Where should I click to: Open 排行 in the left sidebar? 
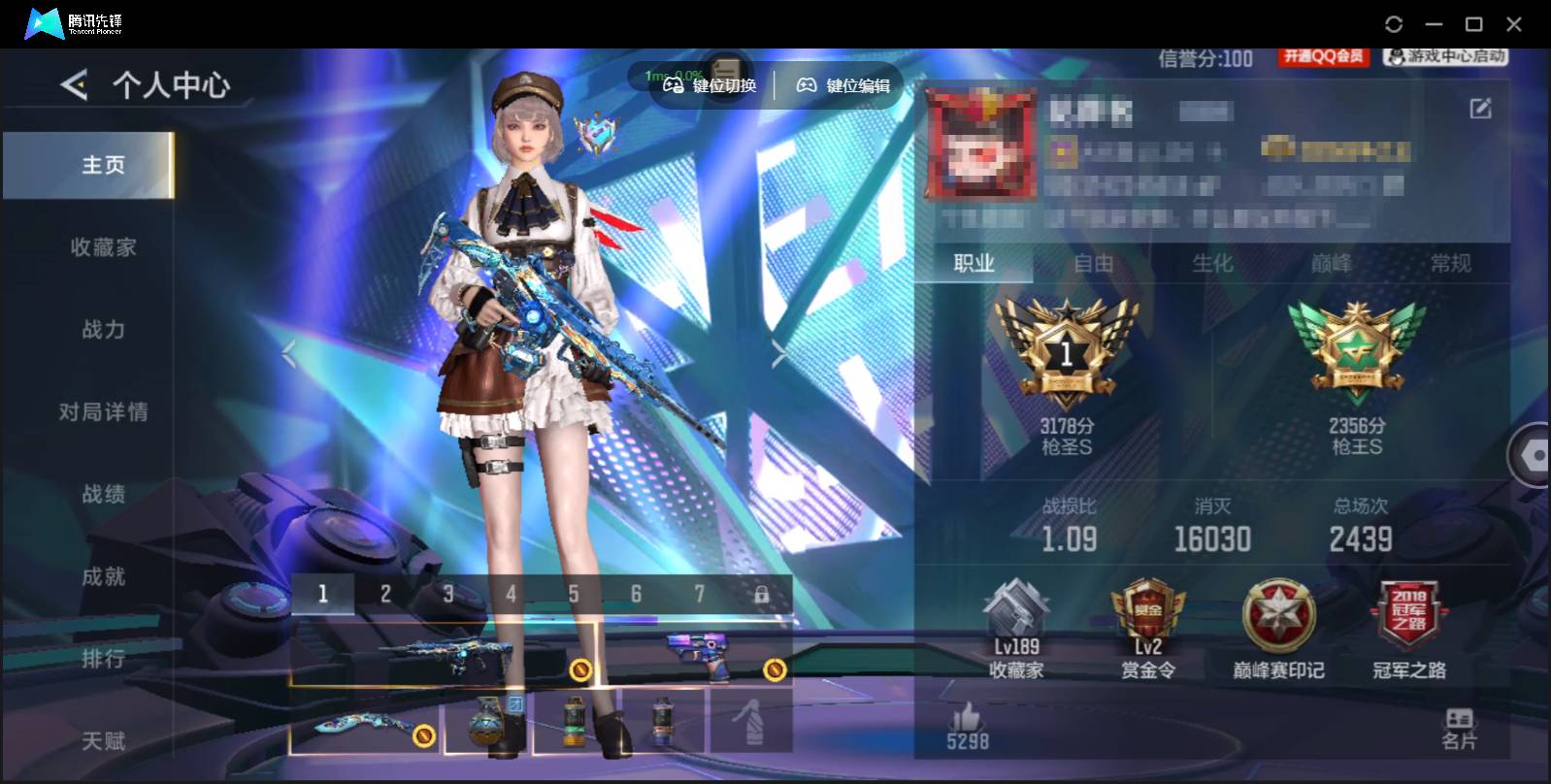click(102, 658)
